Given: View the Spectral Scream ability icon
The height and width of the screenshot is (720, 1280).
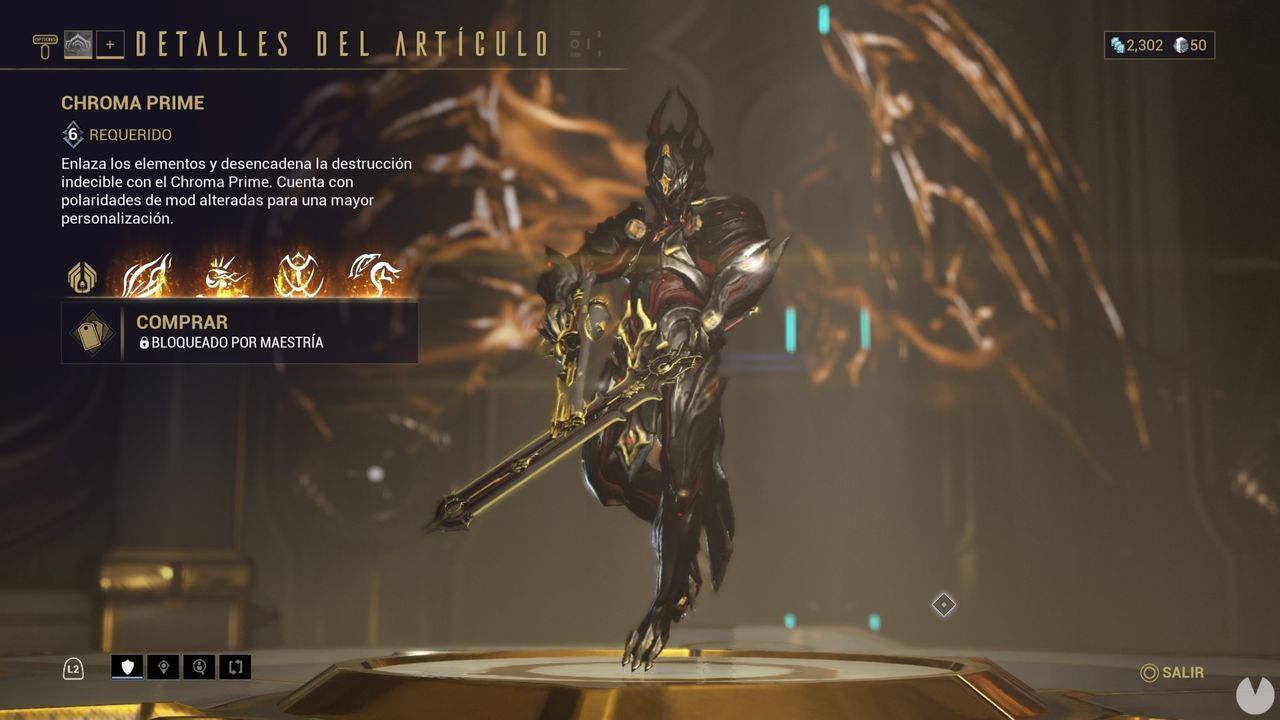Looking at the screenshot, I should 146,275.
